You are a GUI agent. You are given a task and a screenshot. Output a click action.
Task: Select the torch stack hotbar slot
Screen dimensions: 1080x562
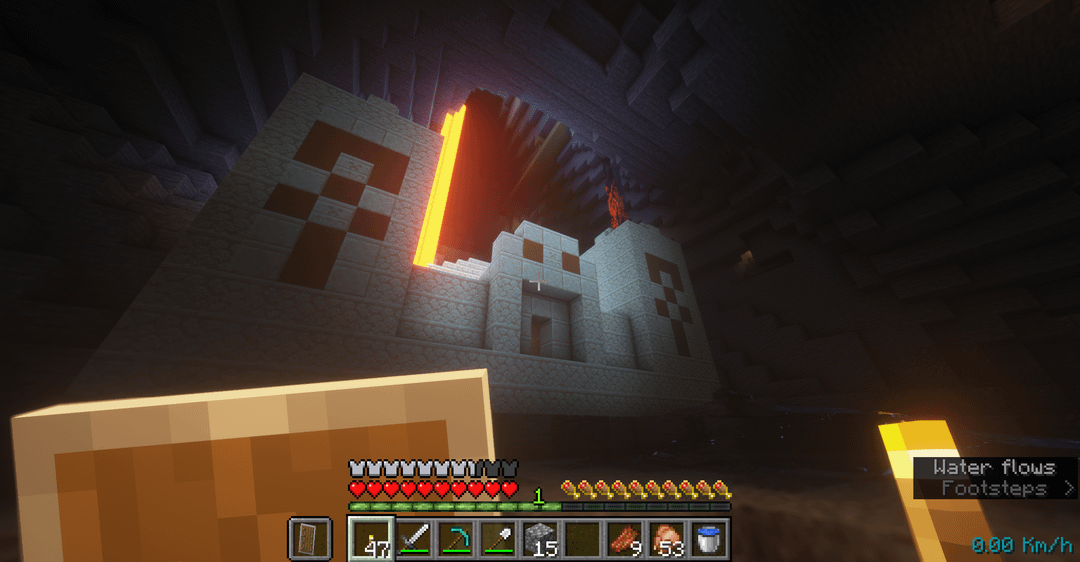[371, 539]
